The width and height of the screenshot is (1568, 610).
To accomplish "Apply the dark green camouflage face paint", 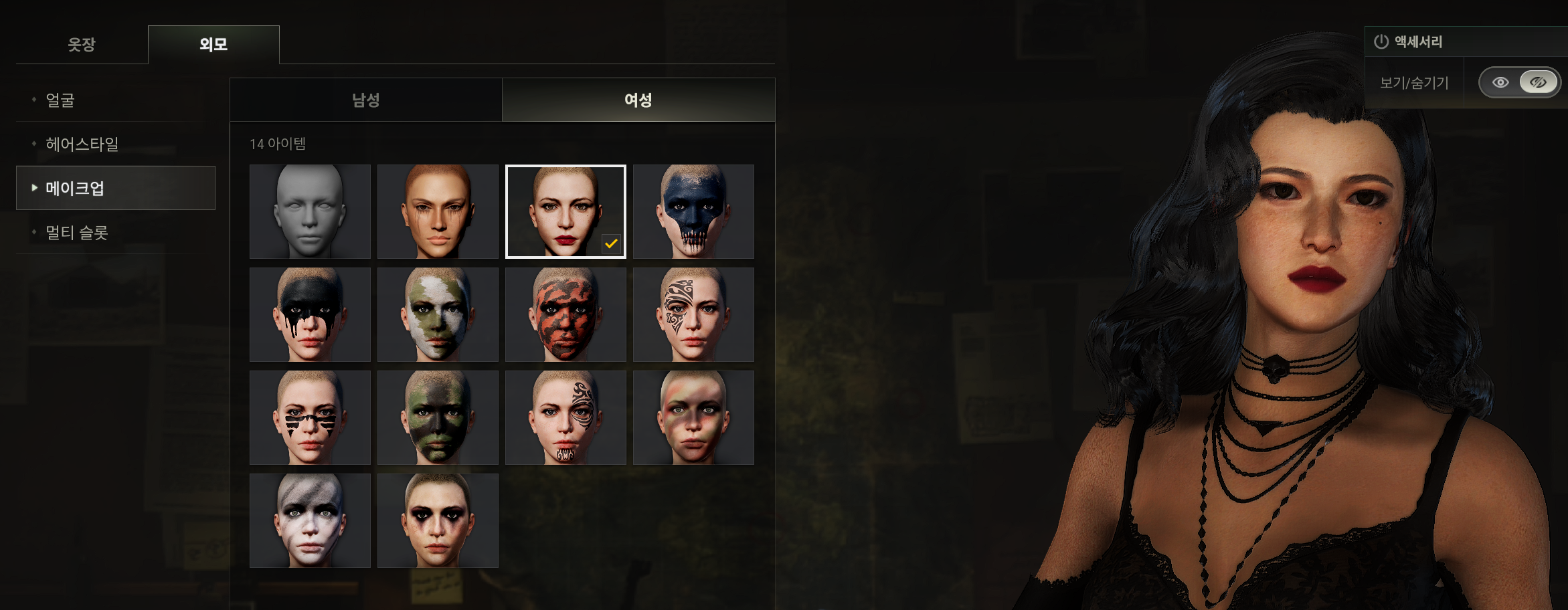I will point(438,417).
